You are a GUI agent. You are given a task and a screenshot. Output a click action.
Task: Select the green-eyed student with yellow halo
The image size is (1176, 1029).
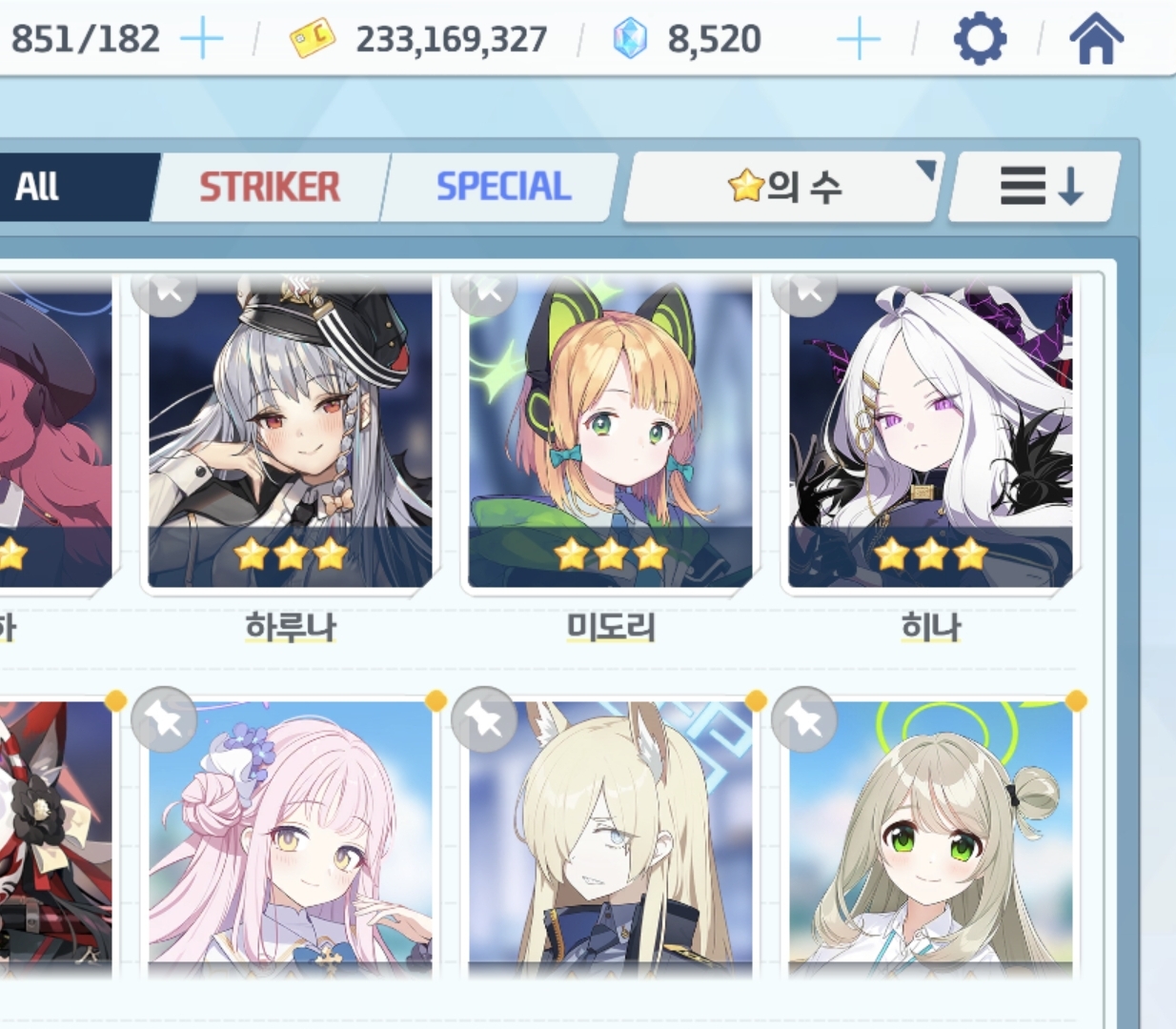click(930, 838)
